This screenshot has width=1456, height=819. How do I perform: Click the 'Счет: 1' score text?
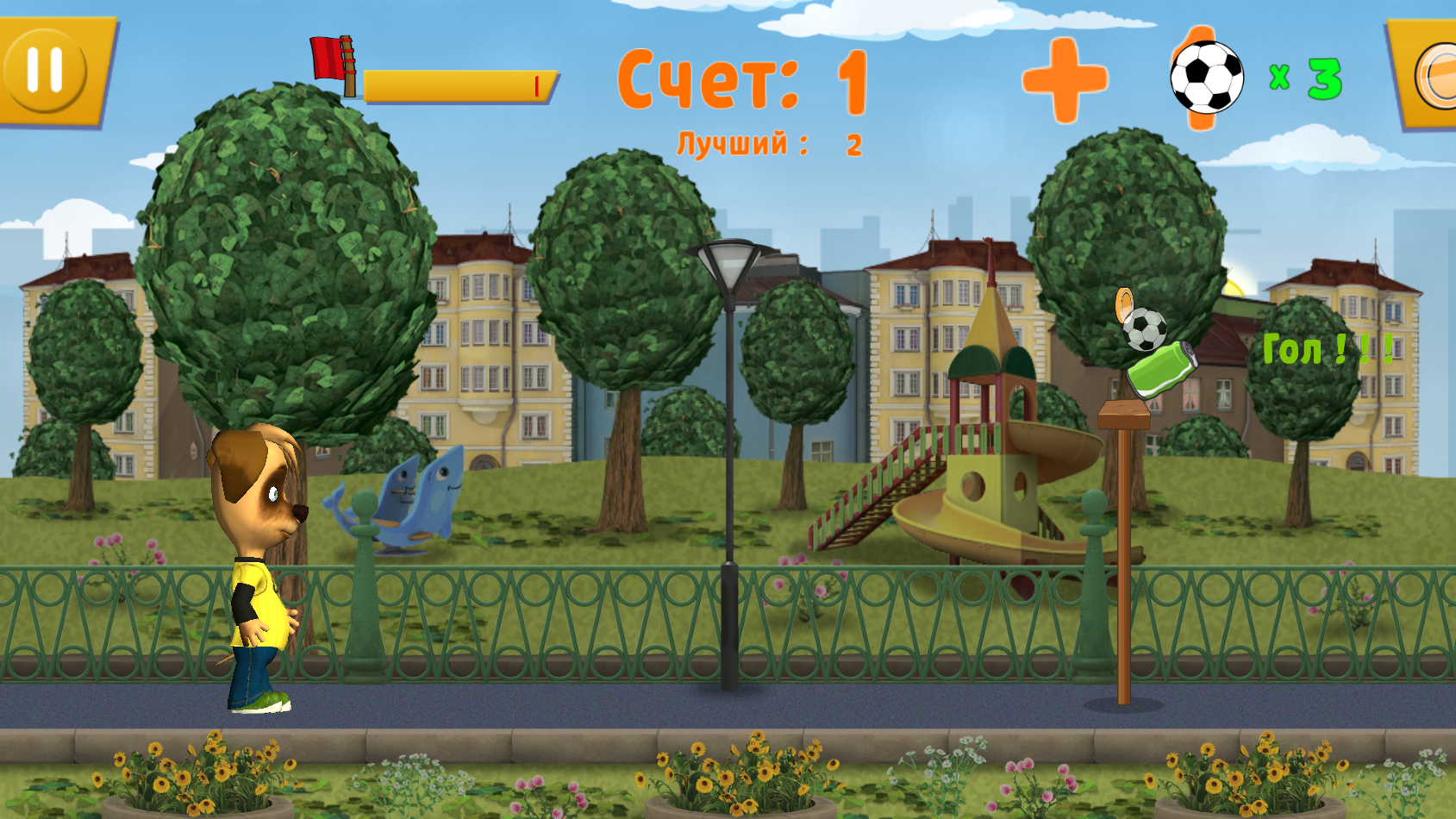pyautogui.click(x=741, y=82)
